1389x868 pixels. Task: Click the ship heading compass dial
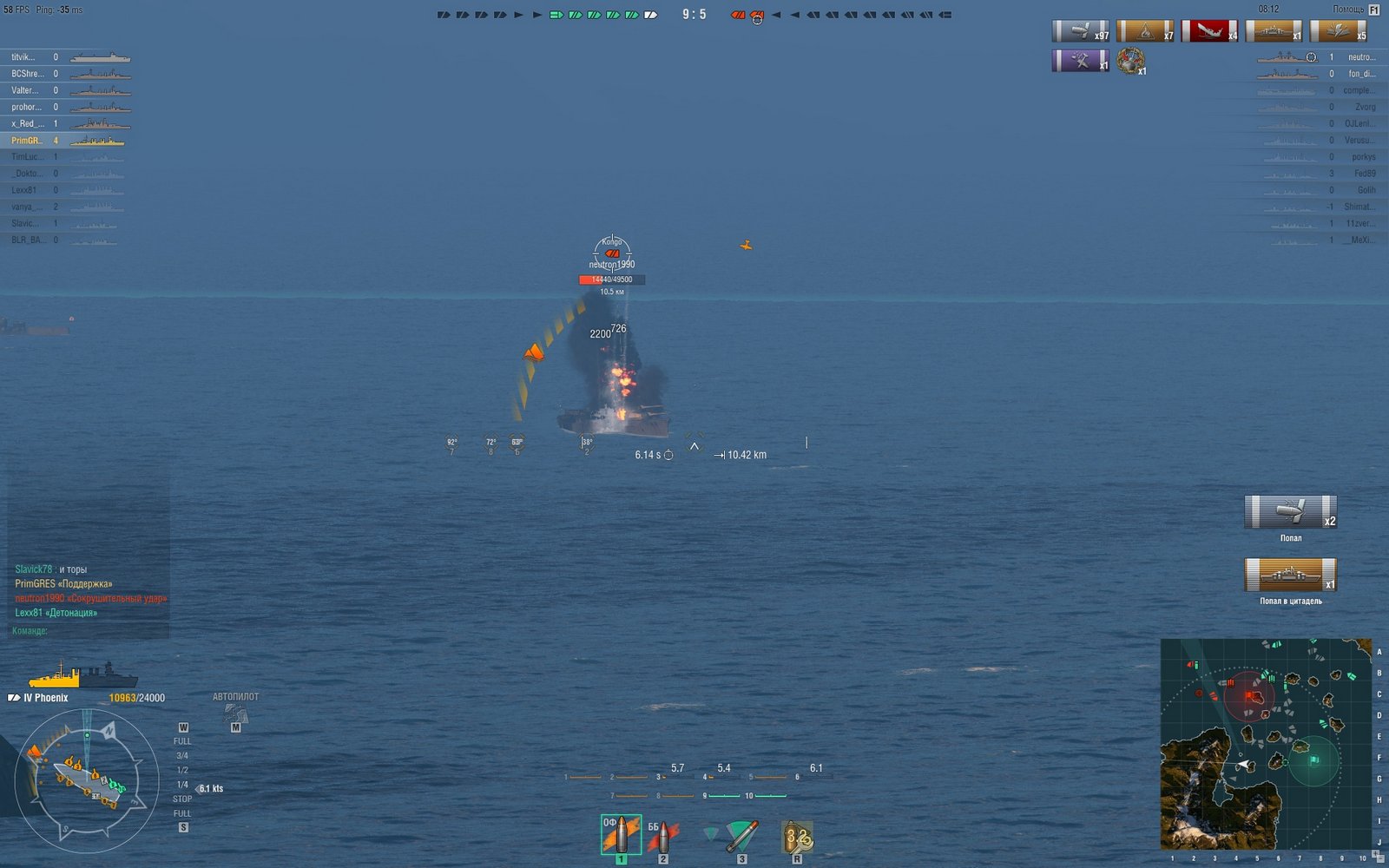(86, 780)
